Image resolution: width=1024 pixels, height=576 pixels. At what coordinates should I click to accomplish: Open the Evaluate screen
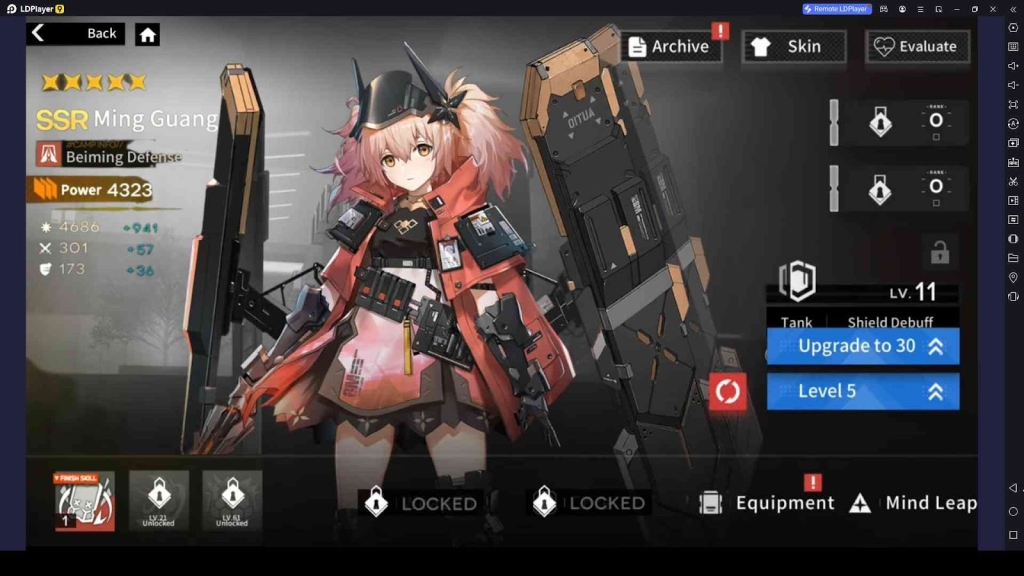tap(916, 46)
